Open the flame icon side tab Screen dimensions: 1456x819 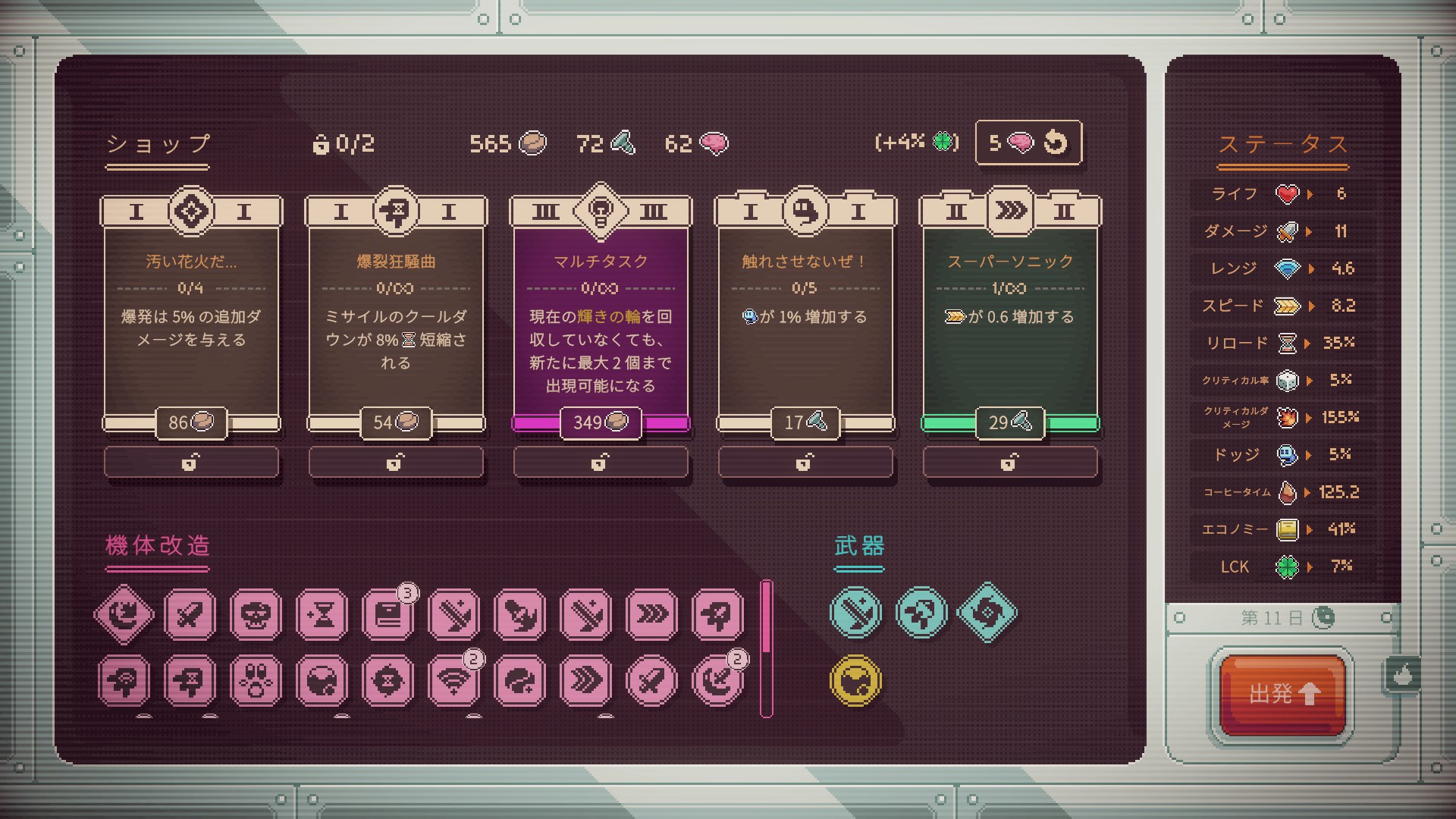[1403, 674]
